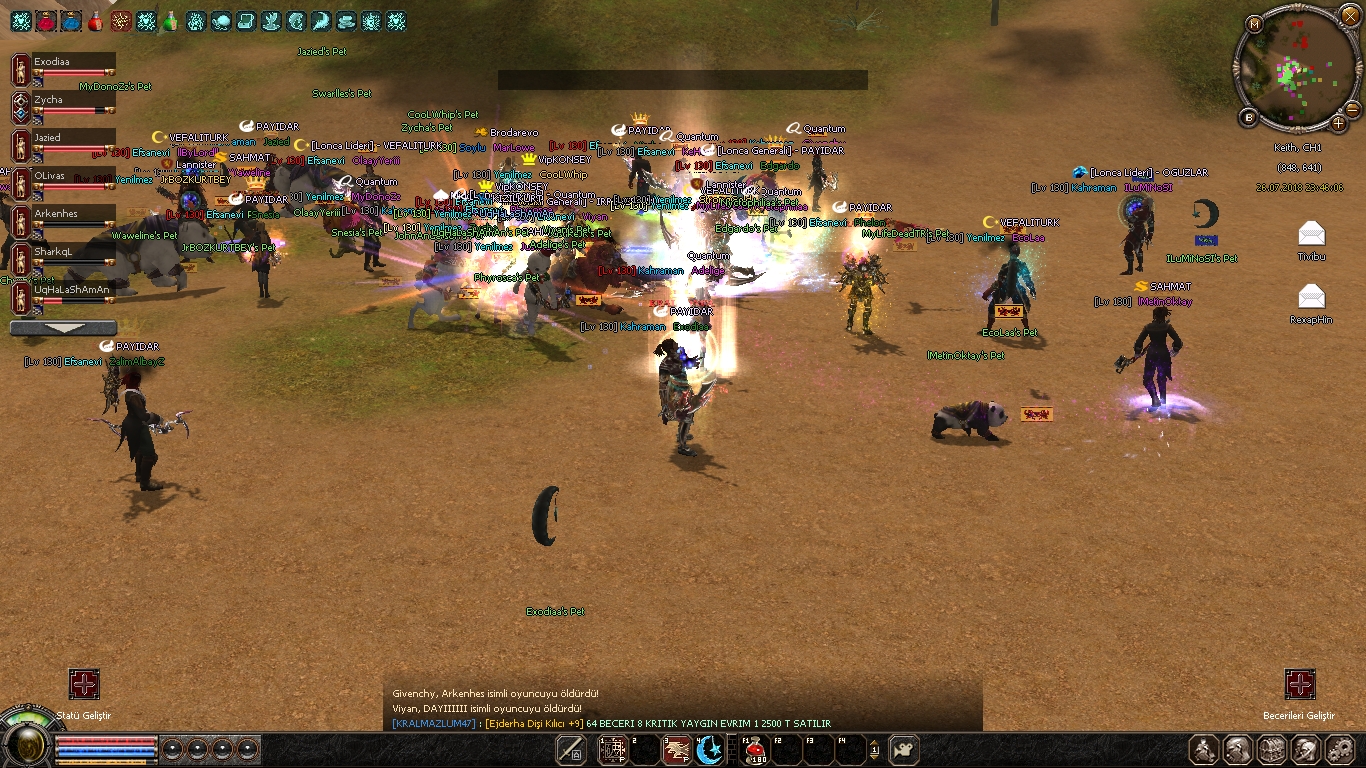Open the Statü Geliştir red cross button
Image resolution: width=1366 pixels, height=768 pixels.
tap(84, 685)
